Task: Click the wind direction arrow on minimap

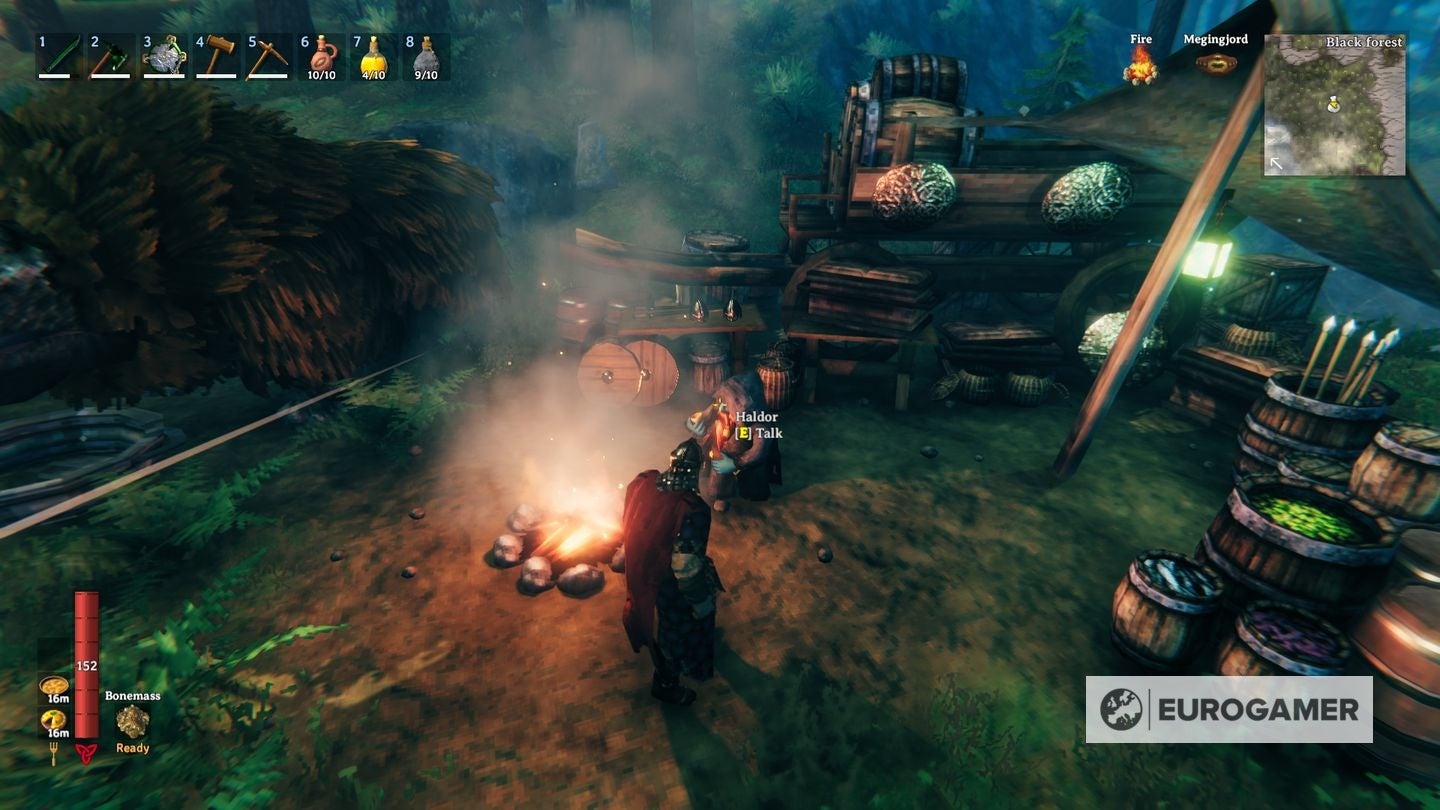Action: (x=1276, y=161)
